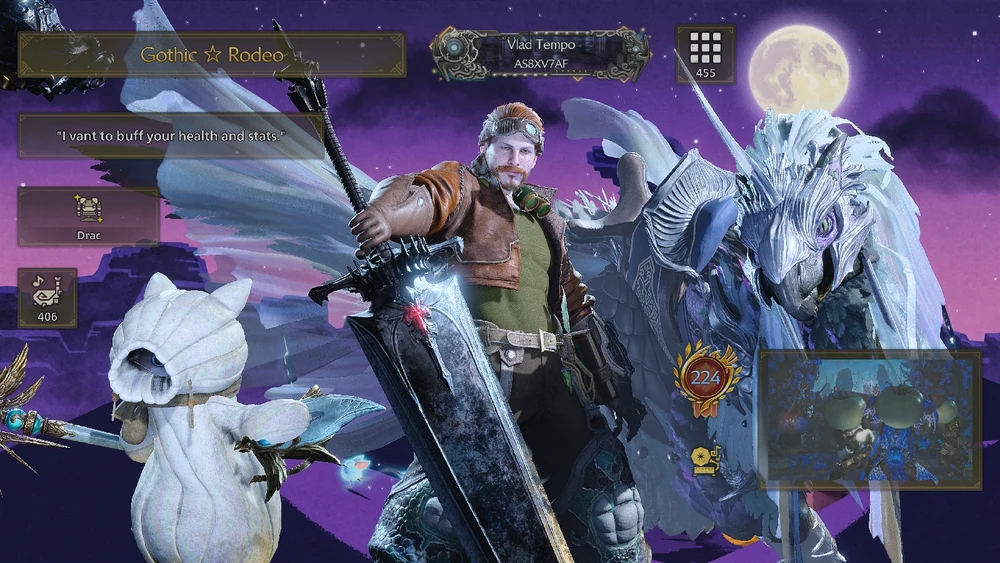Select the small gold emblem icon
Image resolution: width=1000 pixels, height=563 pixels.
702,459
